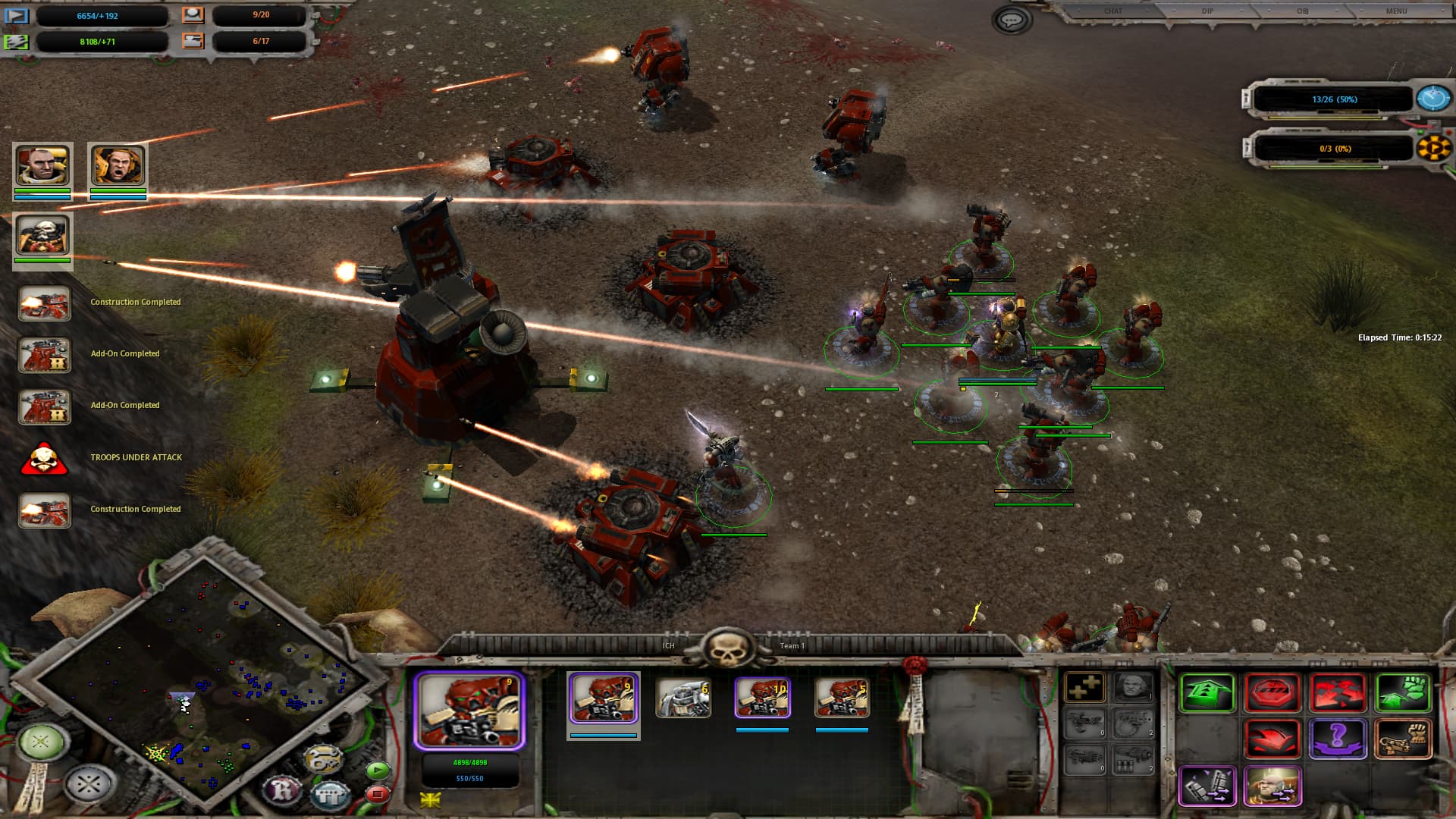Screen dimensions: 1456x819
Task: Select the skull-faced chaplain hero portrait
Action: pos(42,235)
